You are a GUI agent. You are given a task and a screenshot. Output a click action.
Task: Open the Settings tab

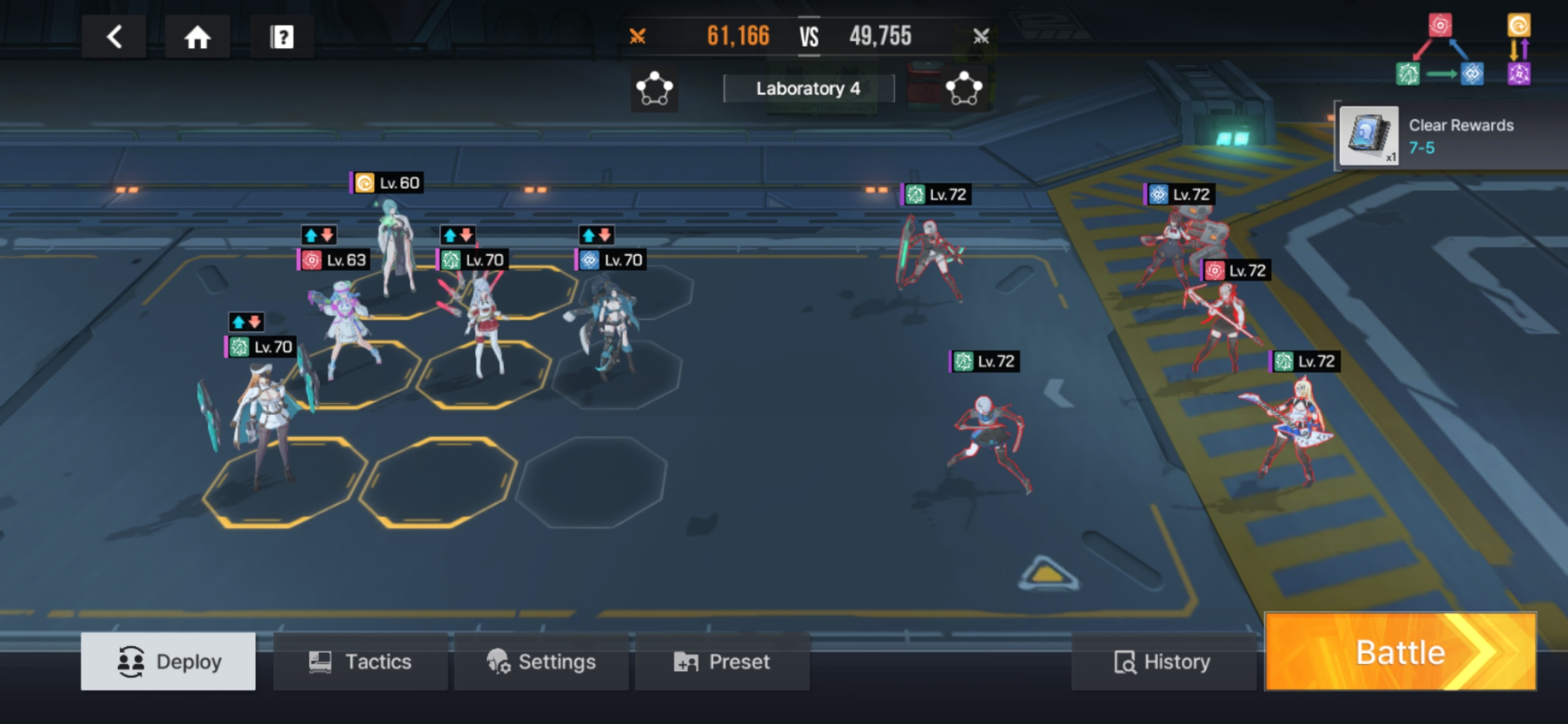tap(541, 662)
